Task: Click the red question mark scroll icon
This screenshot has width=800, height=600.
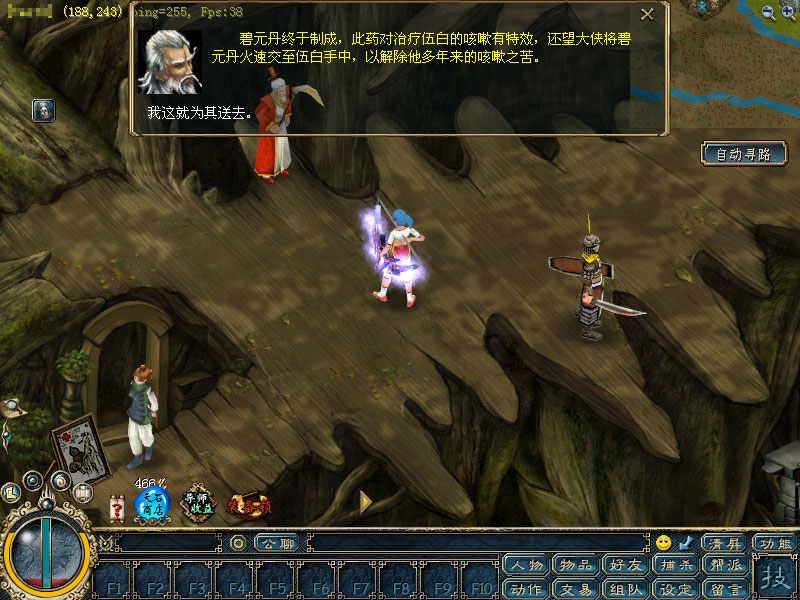Action: pos(117,507)
